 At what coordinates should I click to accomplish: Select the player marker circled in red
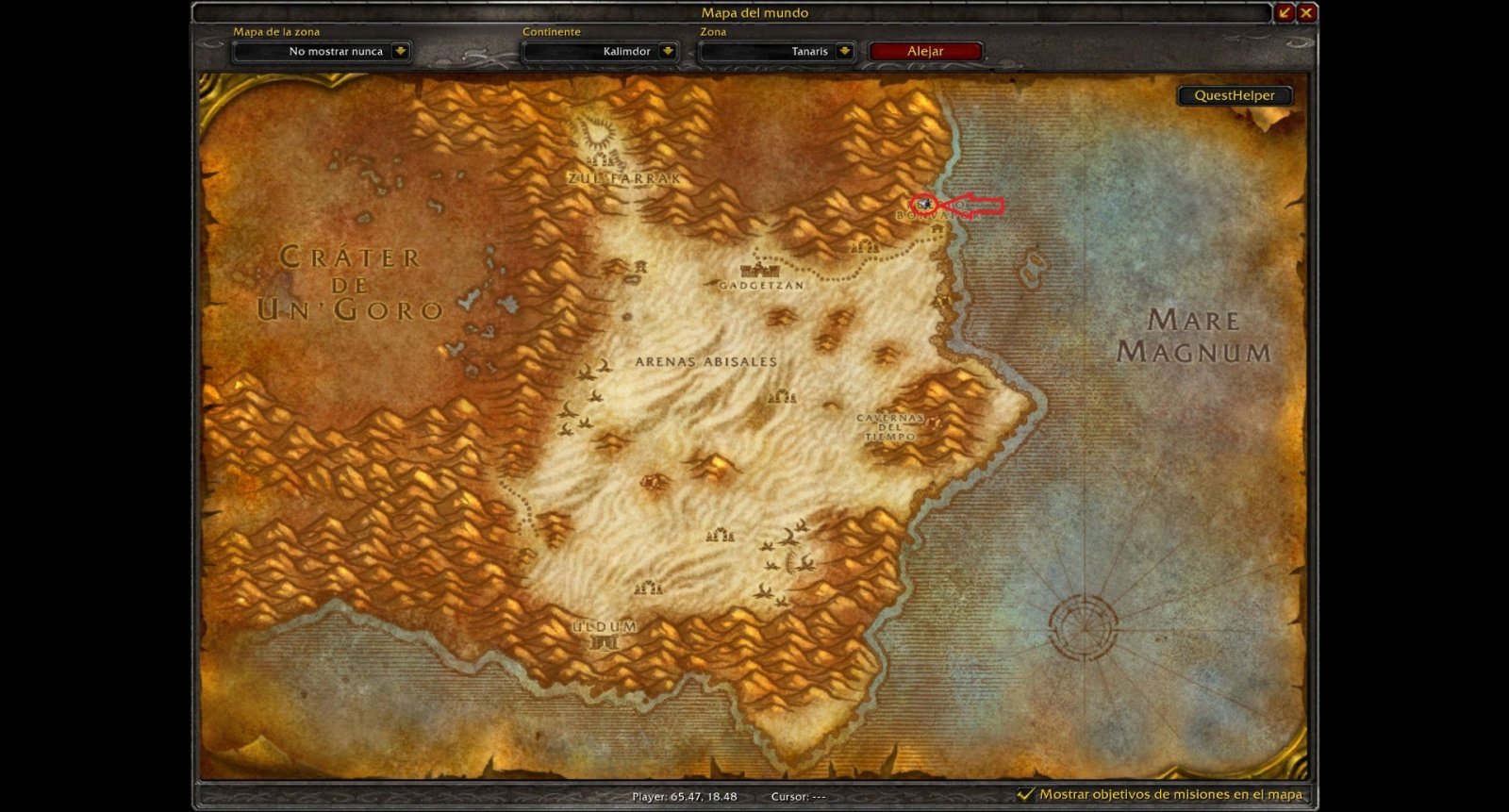tap(927, 203)
